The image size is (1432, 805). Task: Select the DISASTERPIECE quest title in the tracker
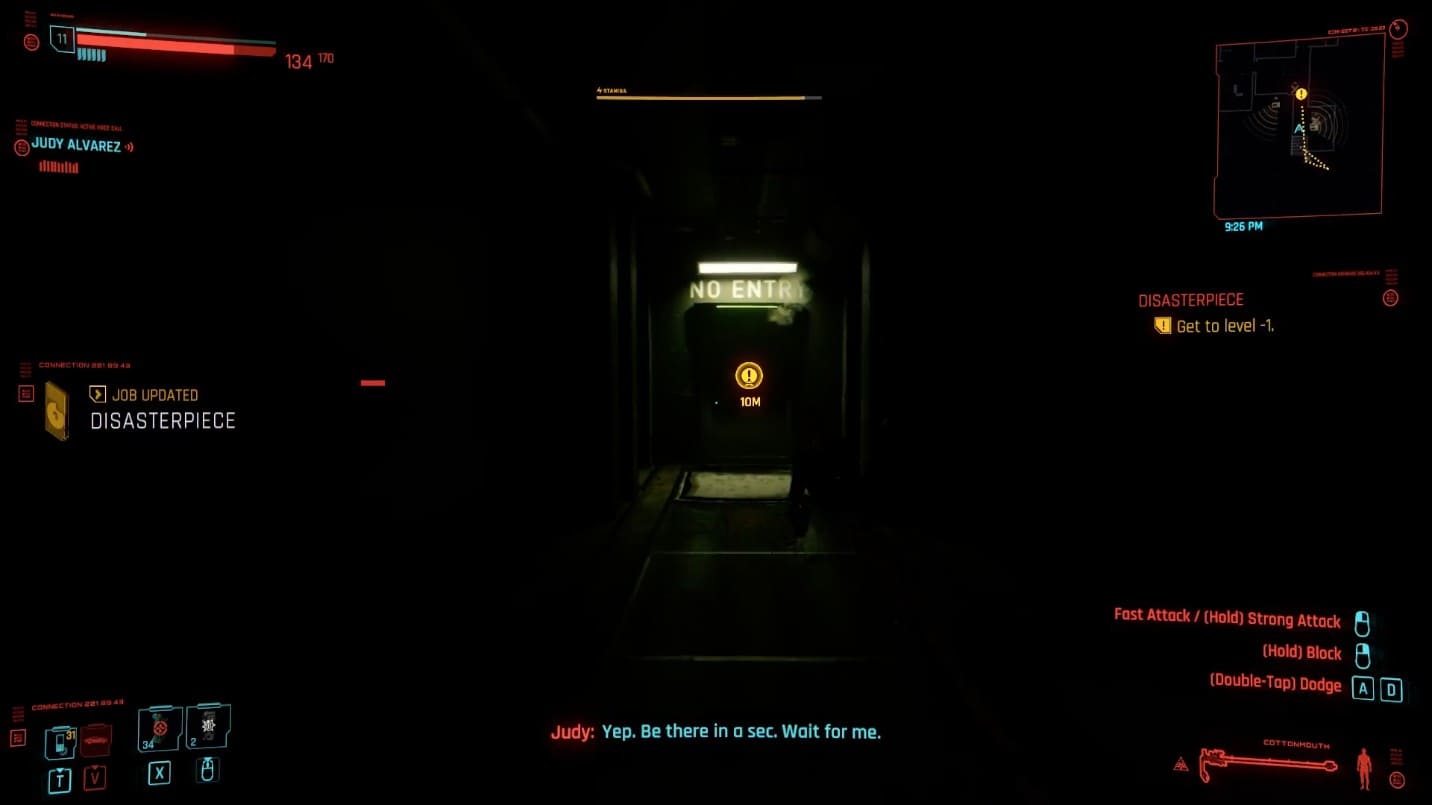[1191, 299]
